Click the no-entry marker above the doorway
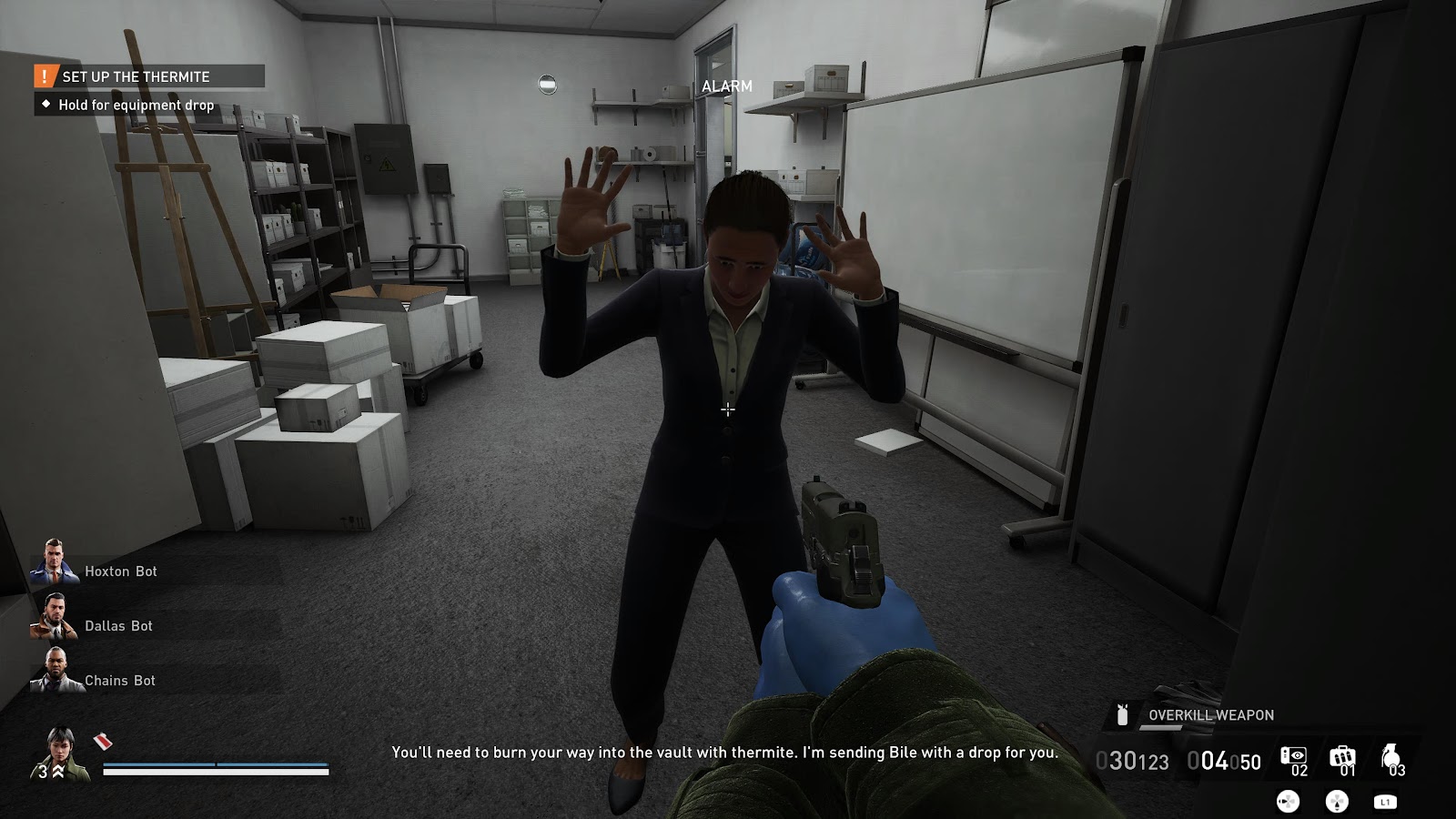Image resolution: width=1456 pixels, height=819 pixels. tap(547, 85)
